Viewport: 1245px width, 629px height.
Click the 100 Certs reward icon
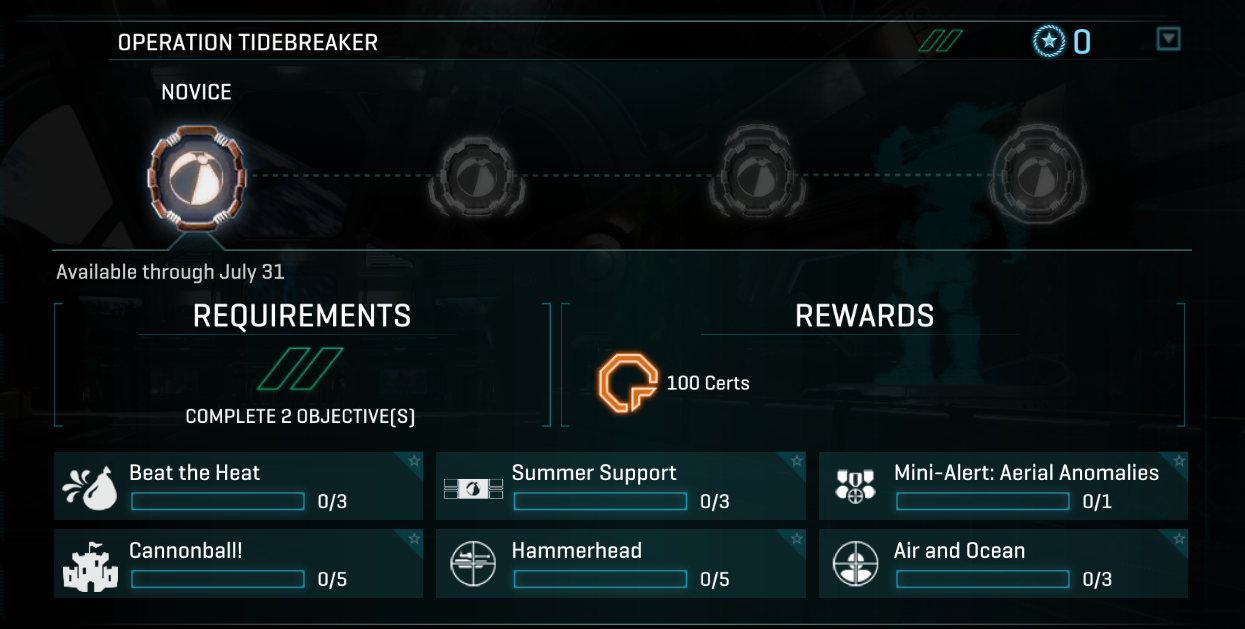(x=627, y=384)
